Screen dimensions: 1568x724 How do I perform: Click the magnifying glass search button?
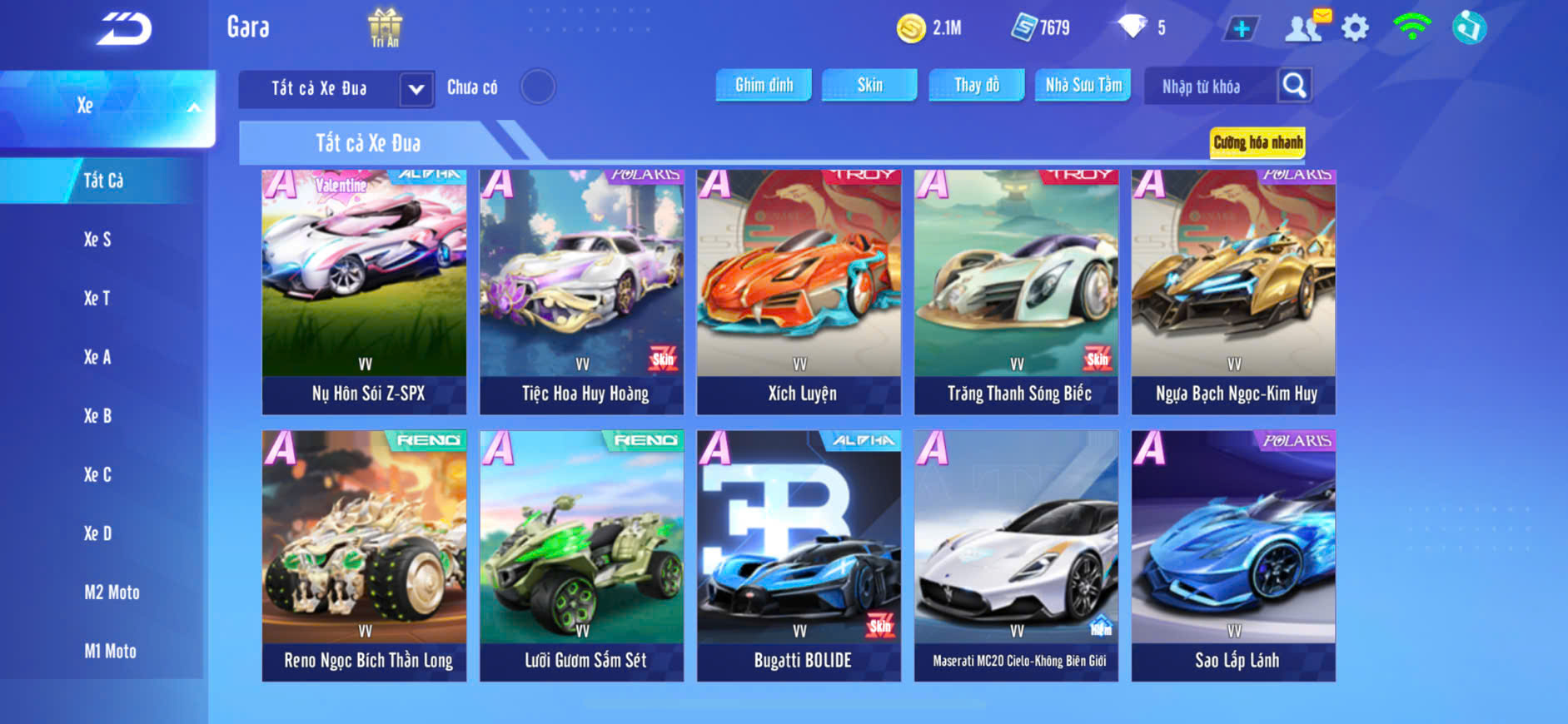(1294, 85)
